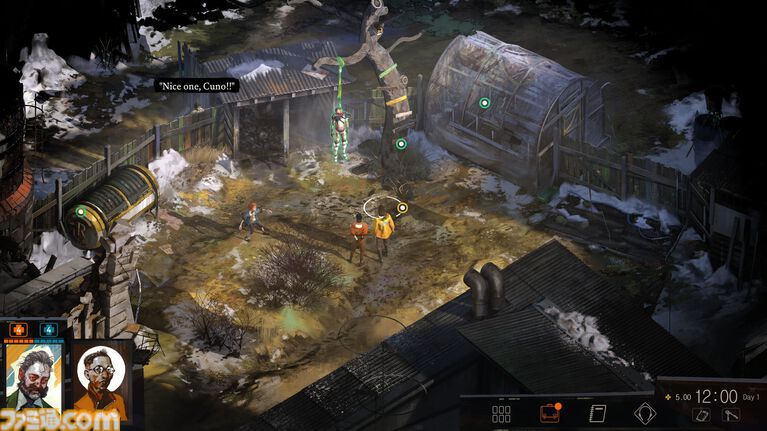767x431 pixels.
Task: Use the orange health cross button
Action: tap(18, 329)
